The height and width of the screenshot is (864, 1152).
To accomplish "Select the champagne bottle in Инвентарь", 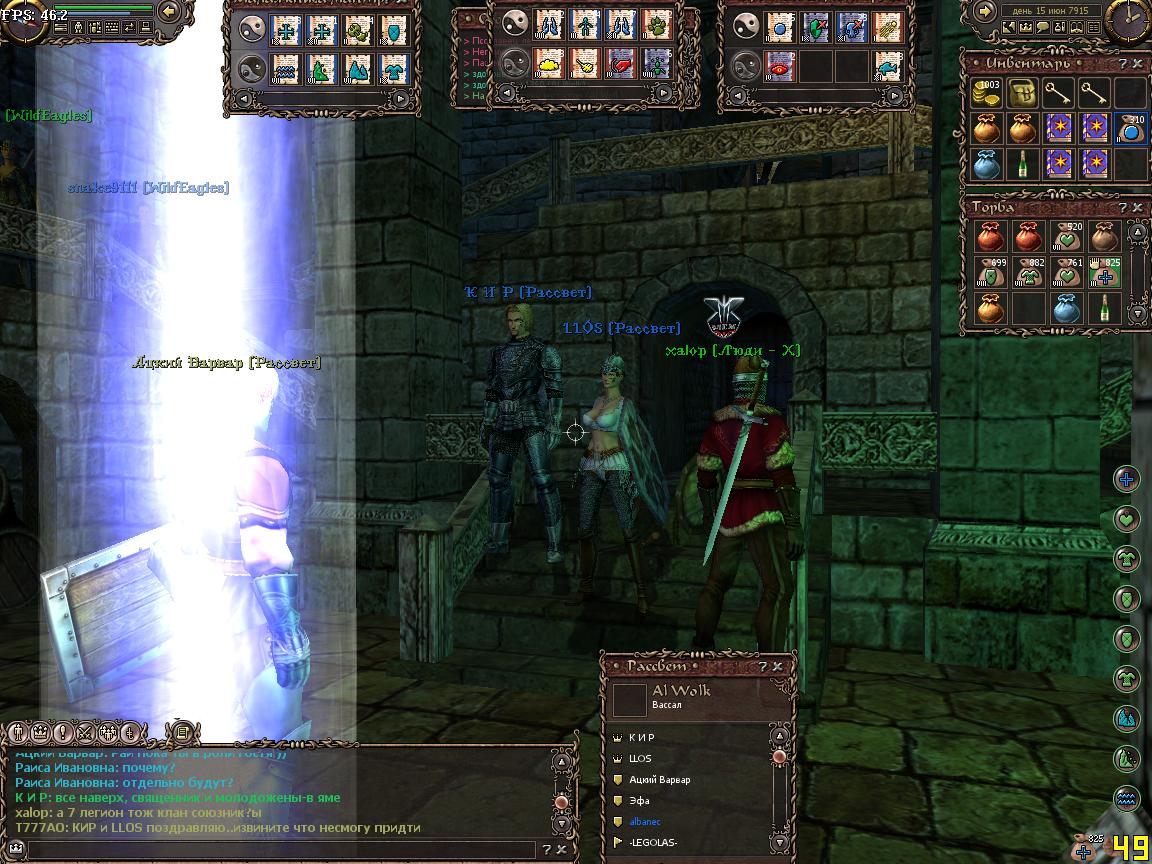I will coord(1022,162).
